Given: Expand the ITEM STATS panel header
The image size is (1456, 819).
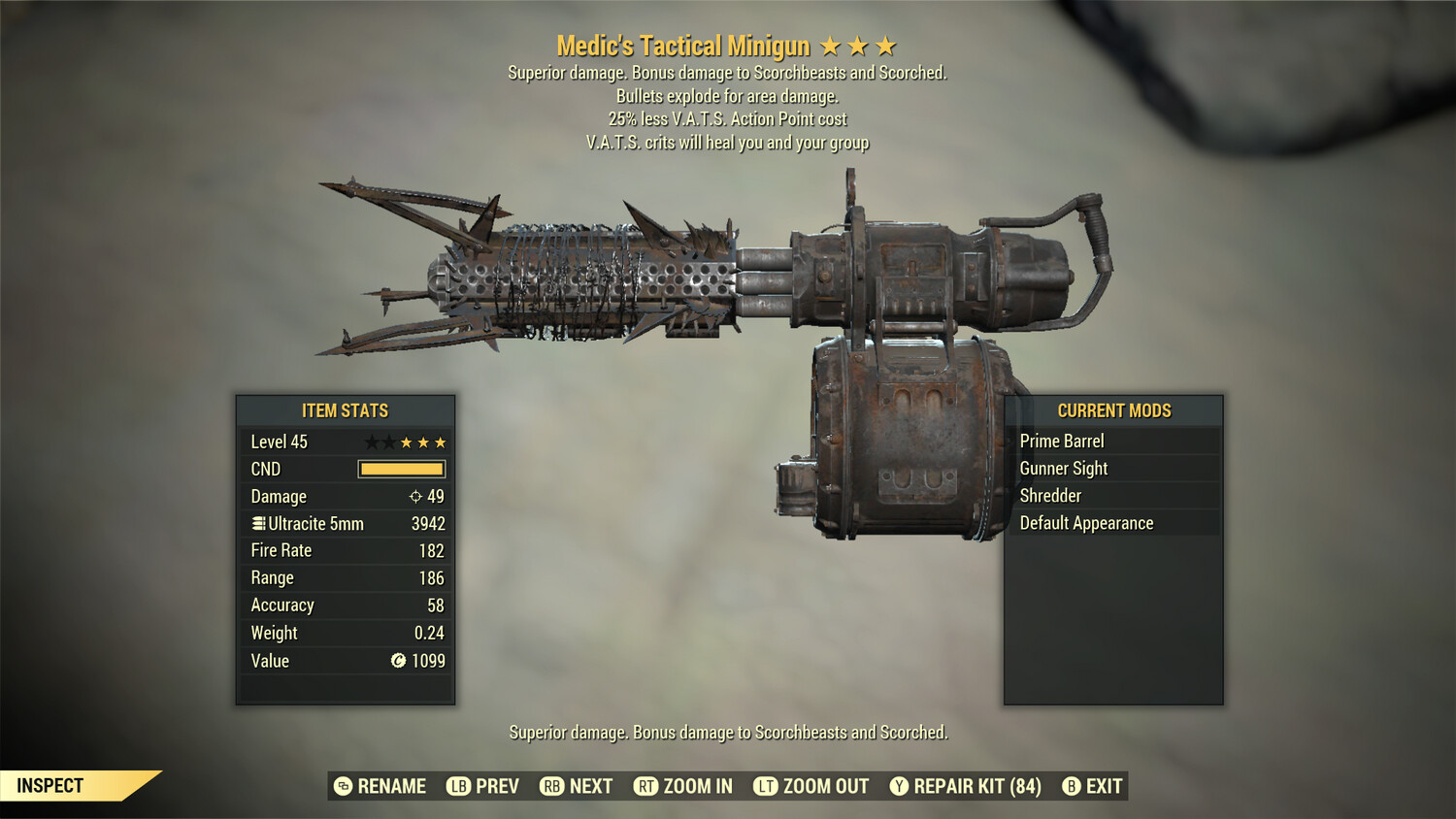Looking at the screenshot, I should pos(345,410).
